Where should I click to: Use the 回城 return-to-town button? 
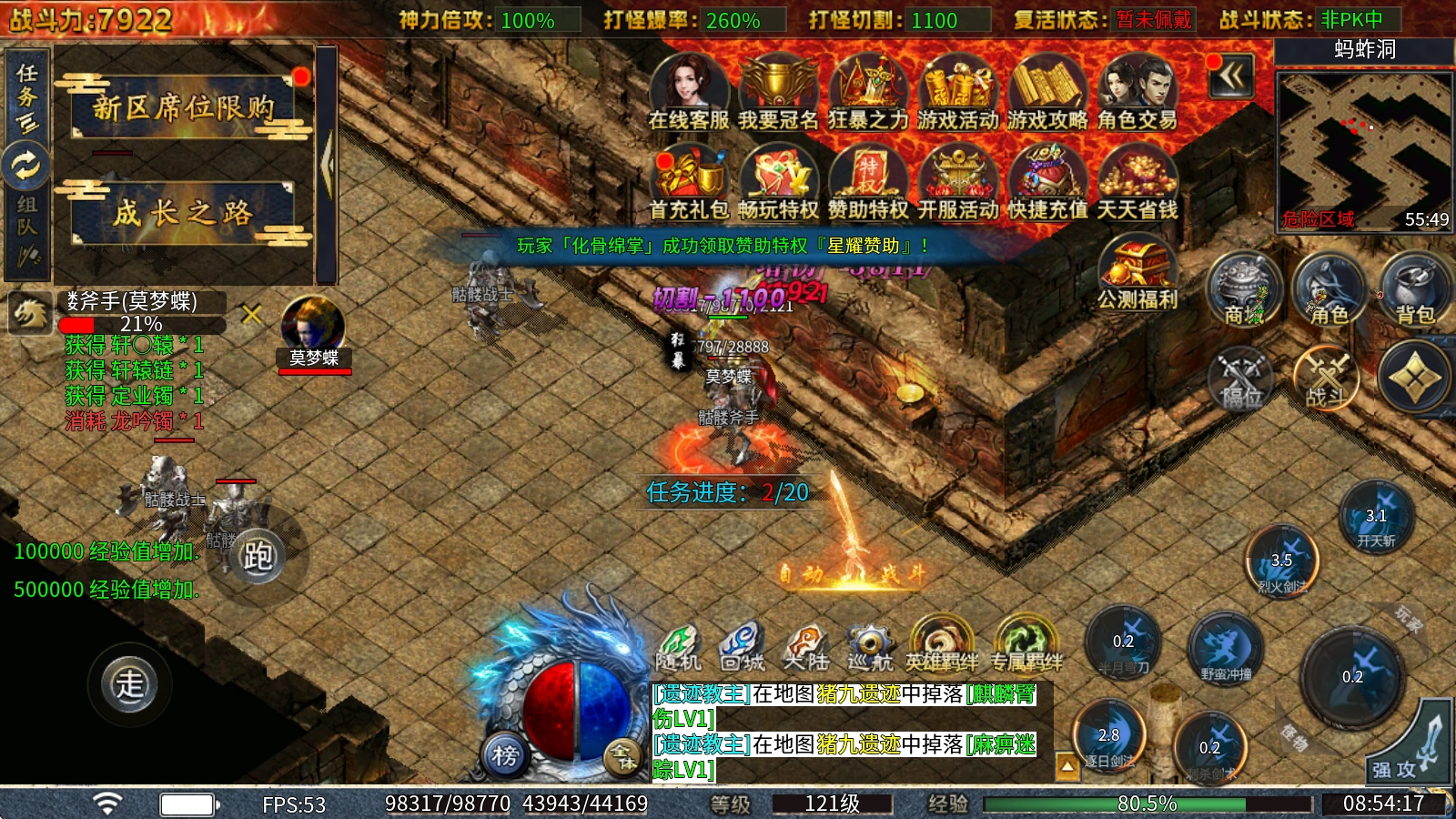tap(742, 647)
